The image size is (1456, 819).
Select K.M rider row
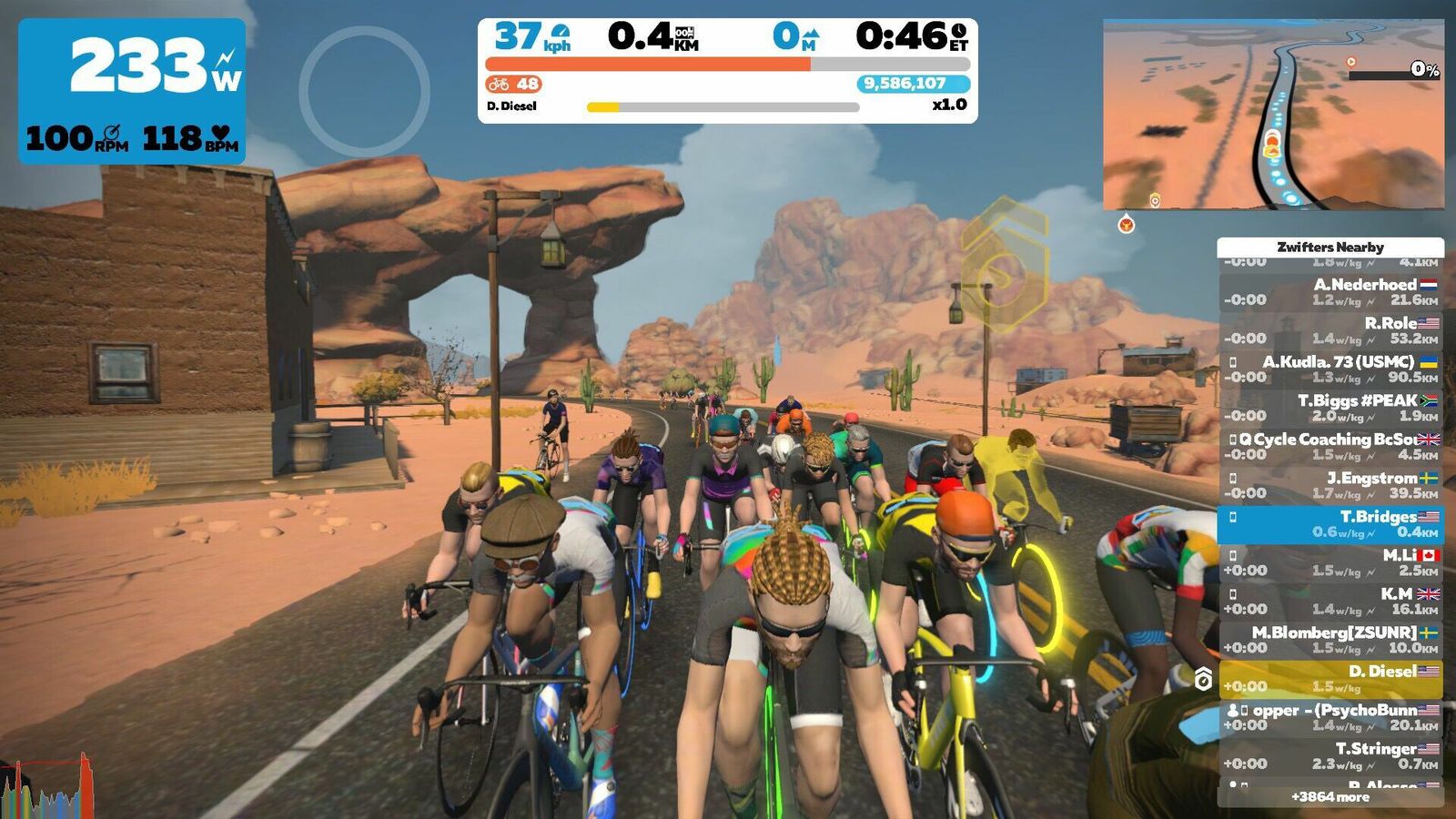pyautogui.click(x=1330, y=602)
